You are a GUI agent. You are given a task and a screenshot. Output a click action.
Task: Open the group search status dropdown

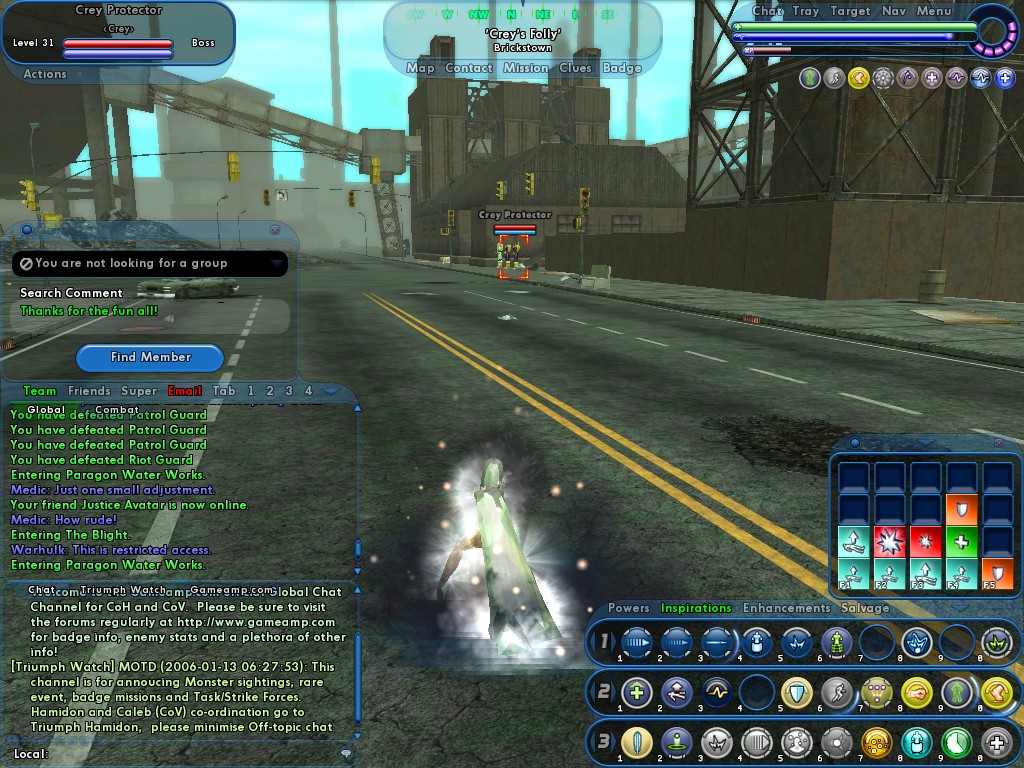(x=276, y=263)
